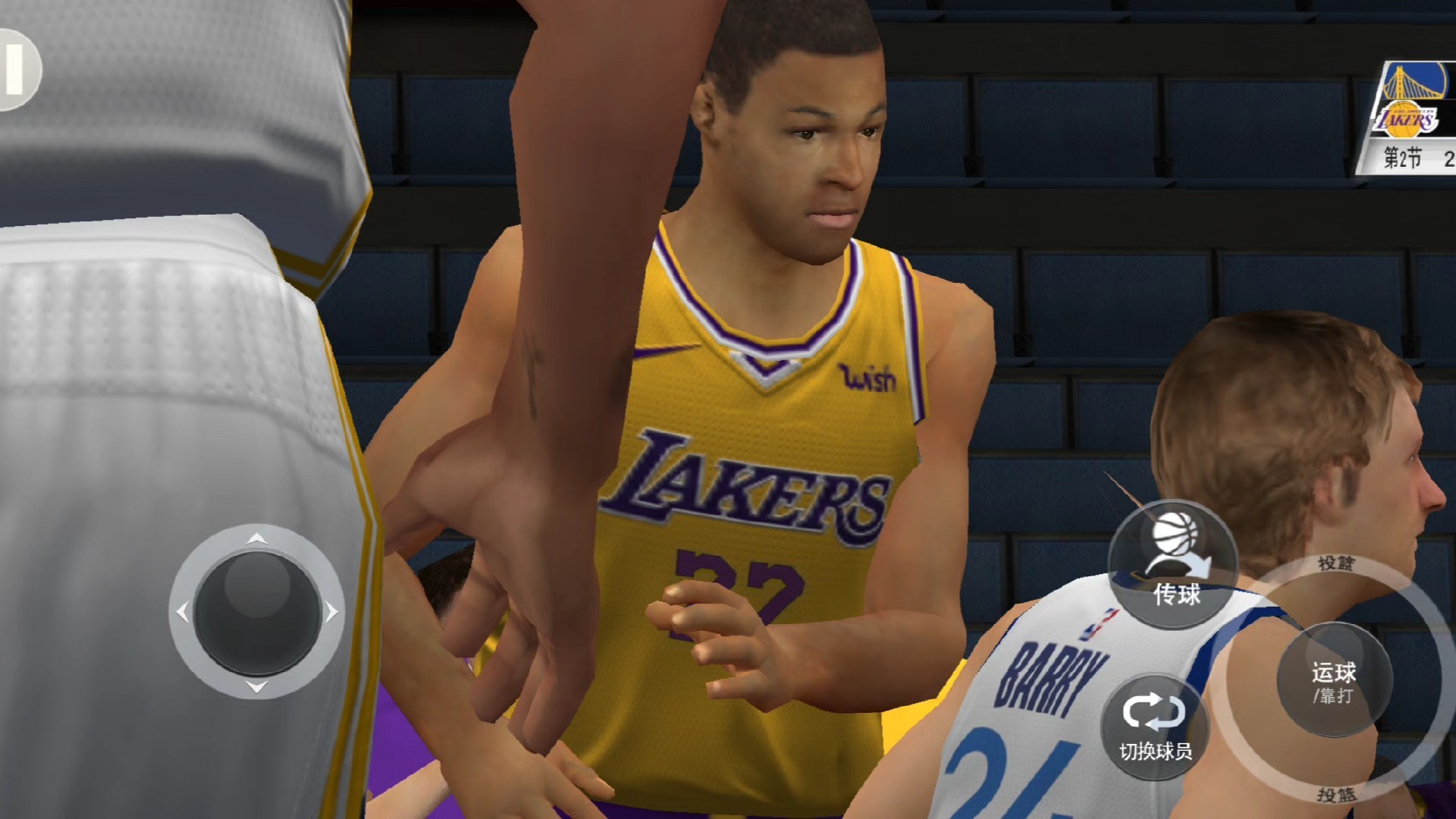Tap the 运球/靠打 dribble button
The width and height of the screenshot is (1456, 819).
tap(1334, 679)
